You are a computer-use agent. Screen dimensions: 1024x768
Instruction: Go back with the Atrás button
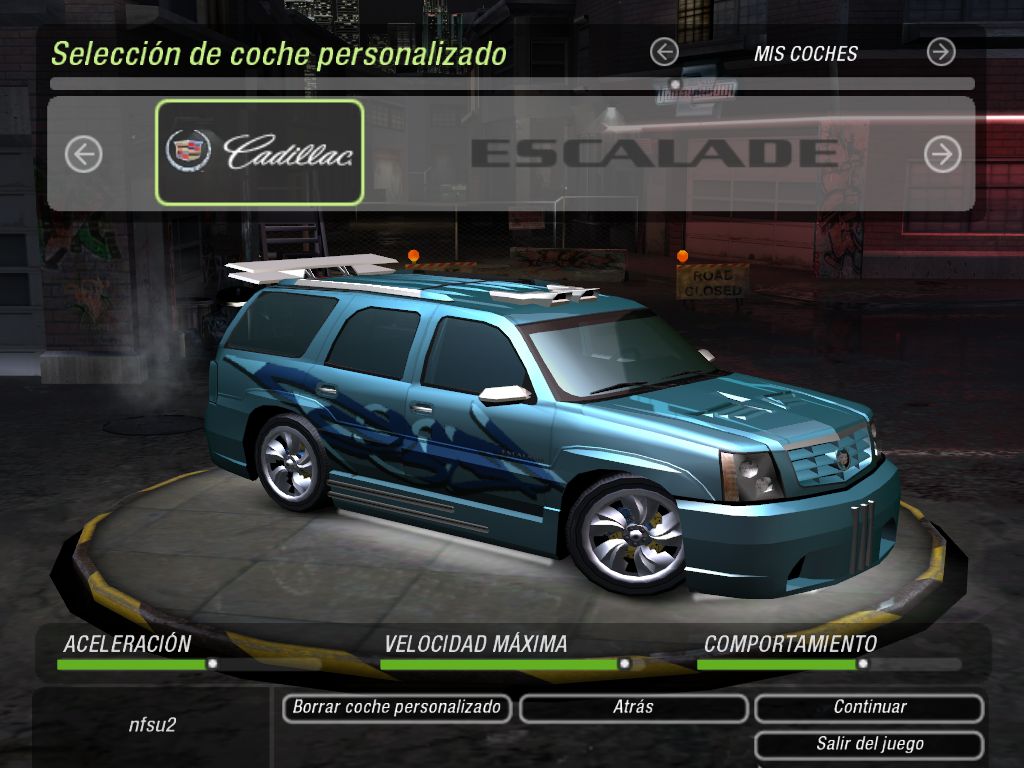click(633, 708)
